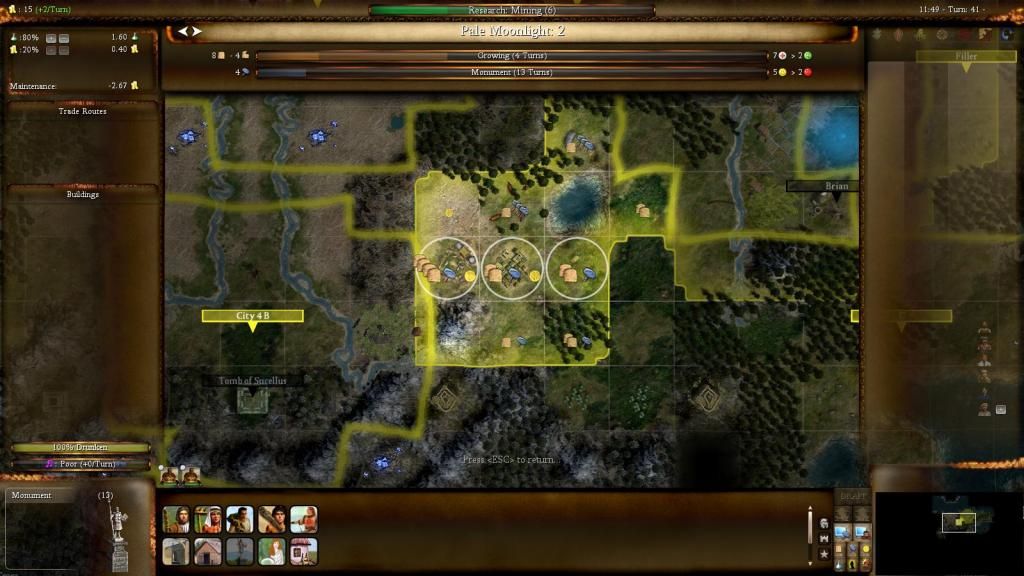The height and width of the screenshot is (576, 1024).
Task: Jump to units with helmet icon
Action: (x=823, y=523)
